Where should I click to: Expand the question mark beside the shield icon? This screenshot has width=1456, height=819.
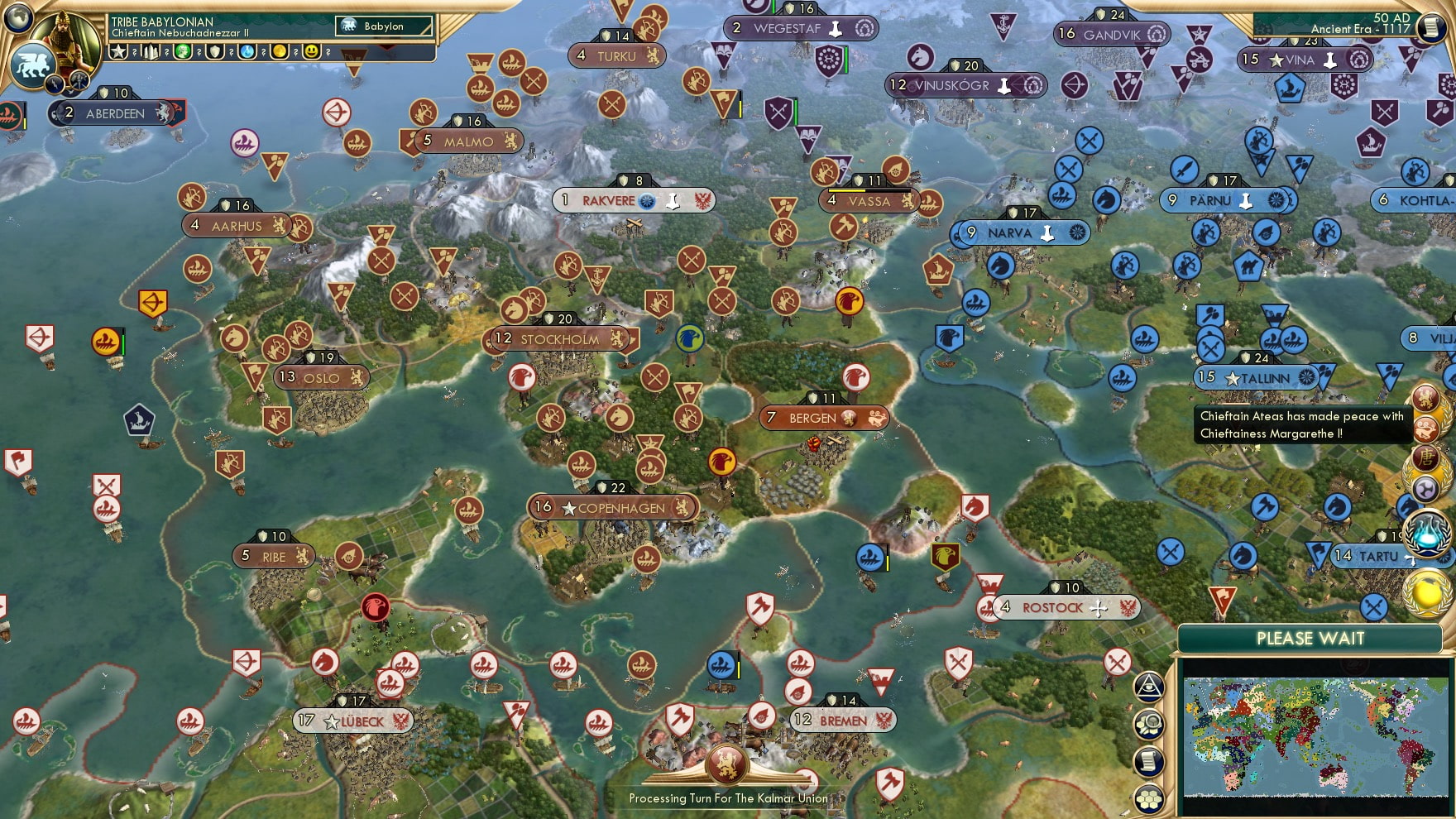click(231, 52)
